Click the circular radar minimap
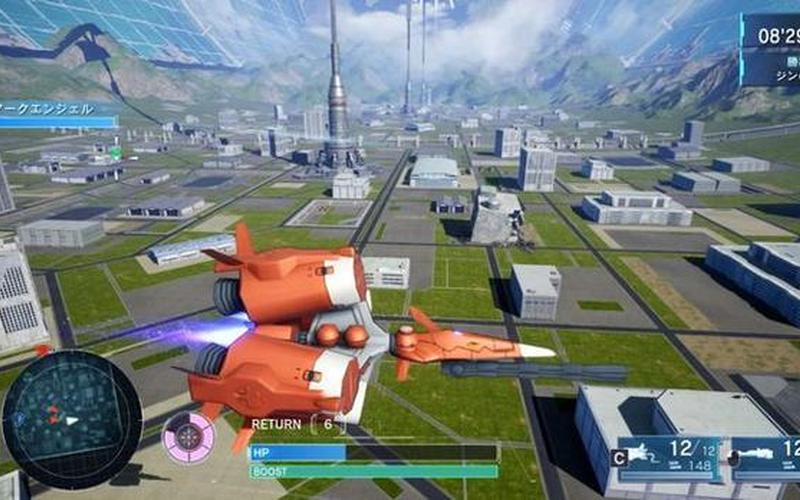The width and height of the screenshot is (800, 500). [72, 419]
